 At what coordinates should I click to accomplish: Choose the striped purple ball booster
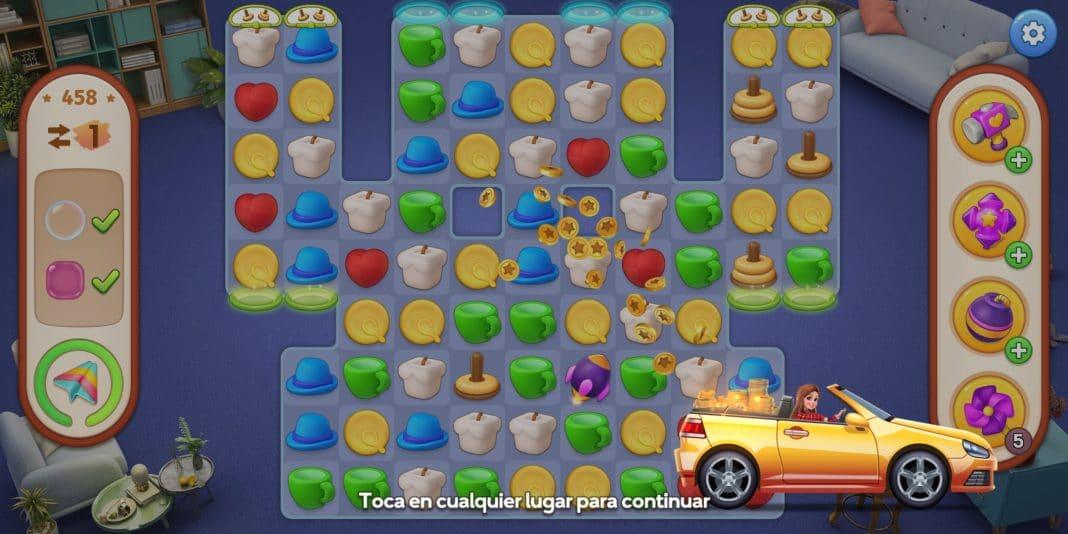(x=988, y=317)
